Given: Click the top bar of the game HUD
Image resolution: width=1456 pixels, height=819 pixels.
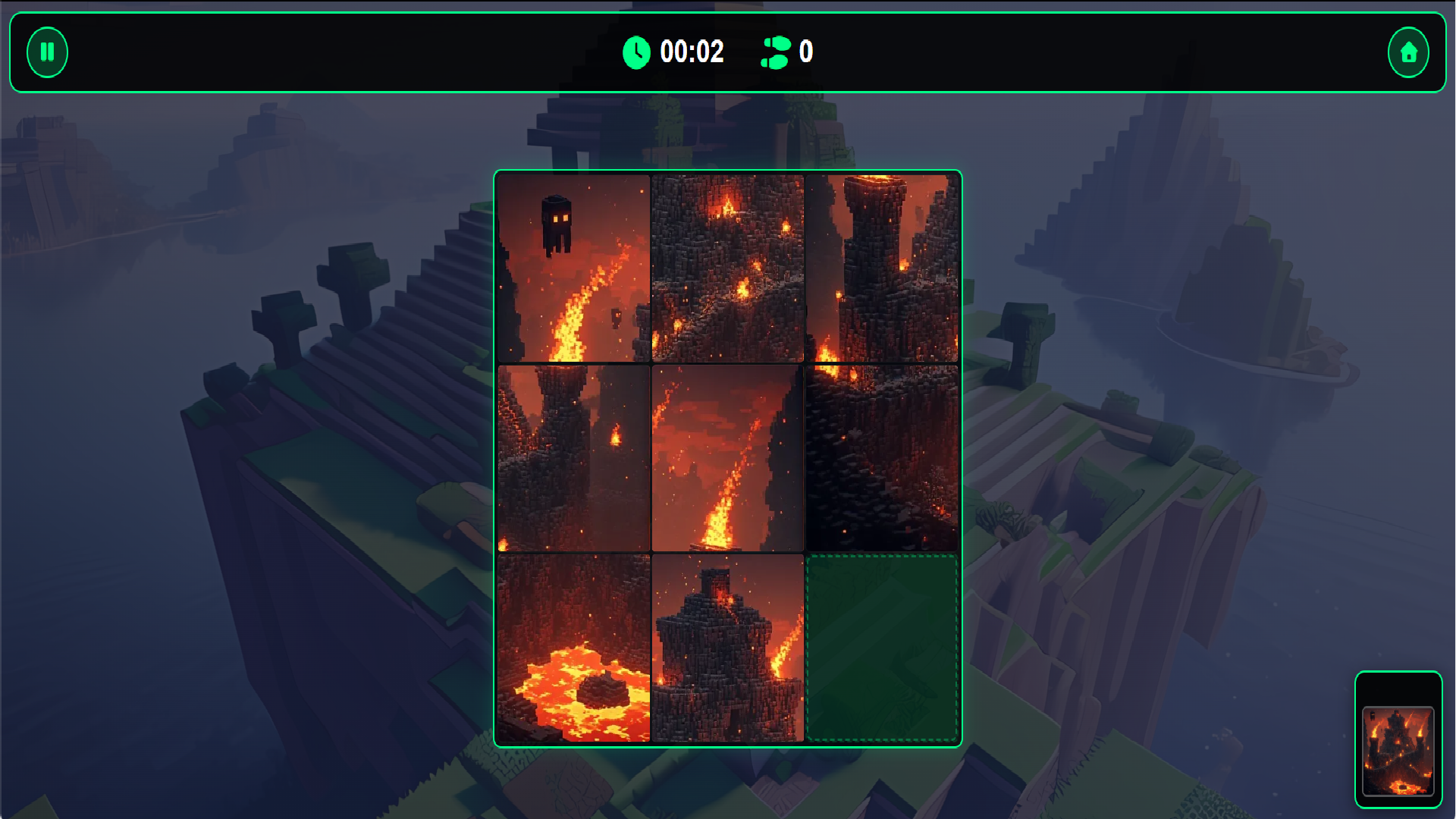Looking at the screenshot, I should point(379,52).
